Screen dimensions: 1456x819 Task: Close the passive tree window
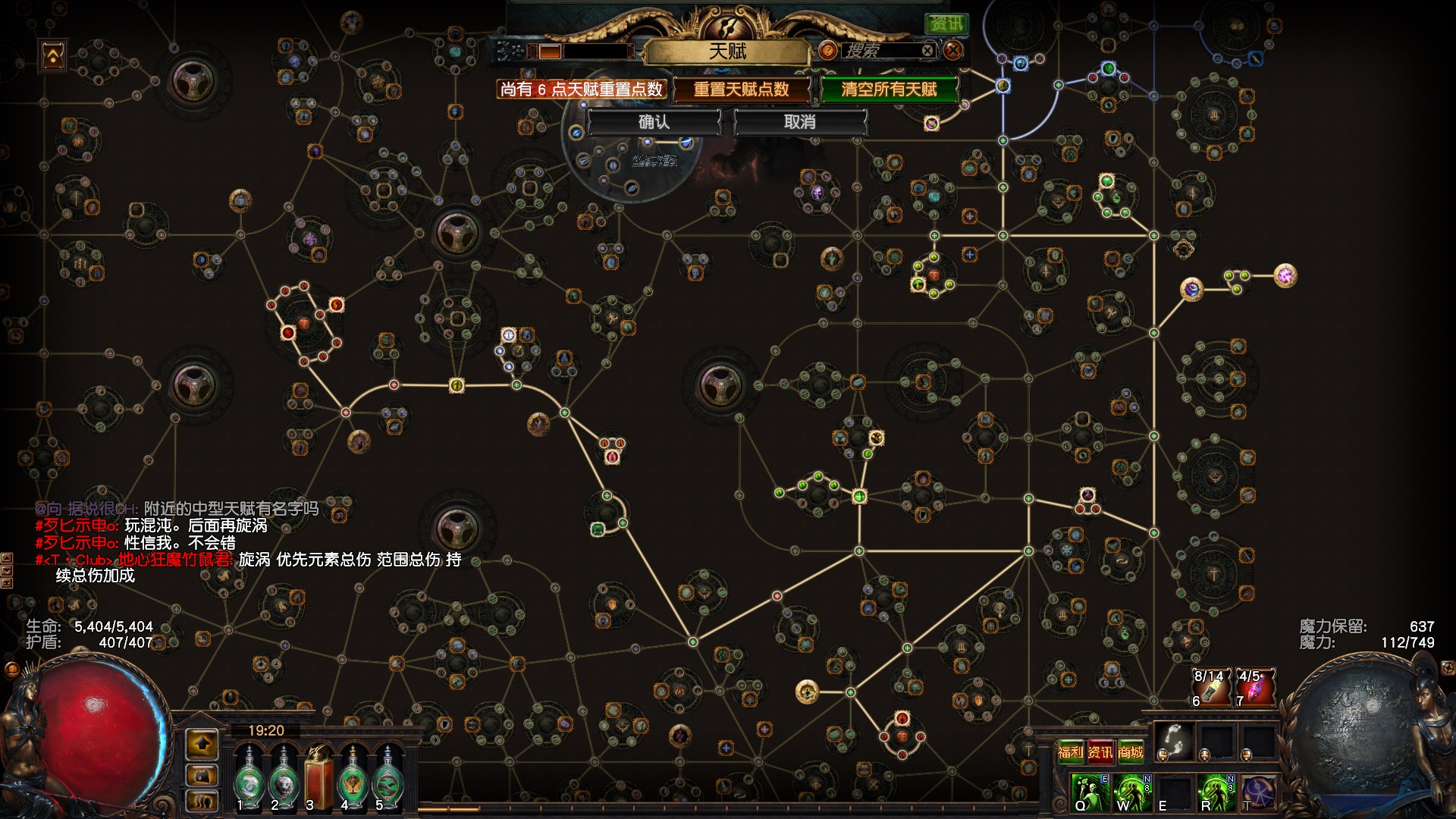pos(953,51)
